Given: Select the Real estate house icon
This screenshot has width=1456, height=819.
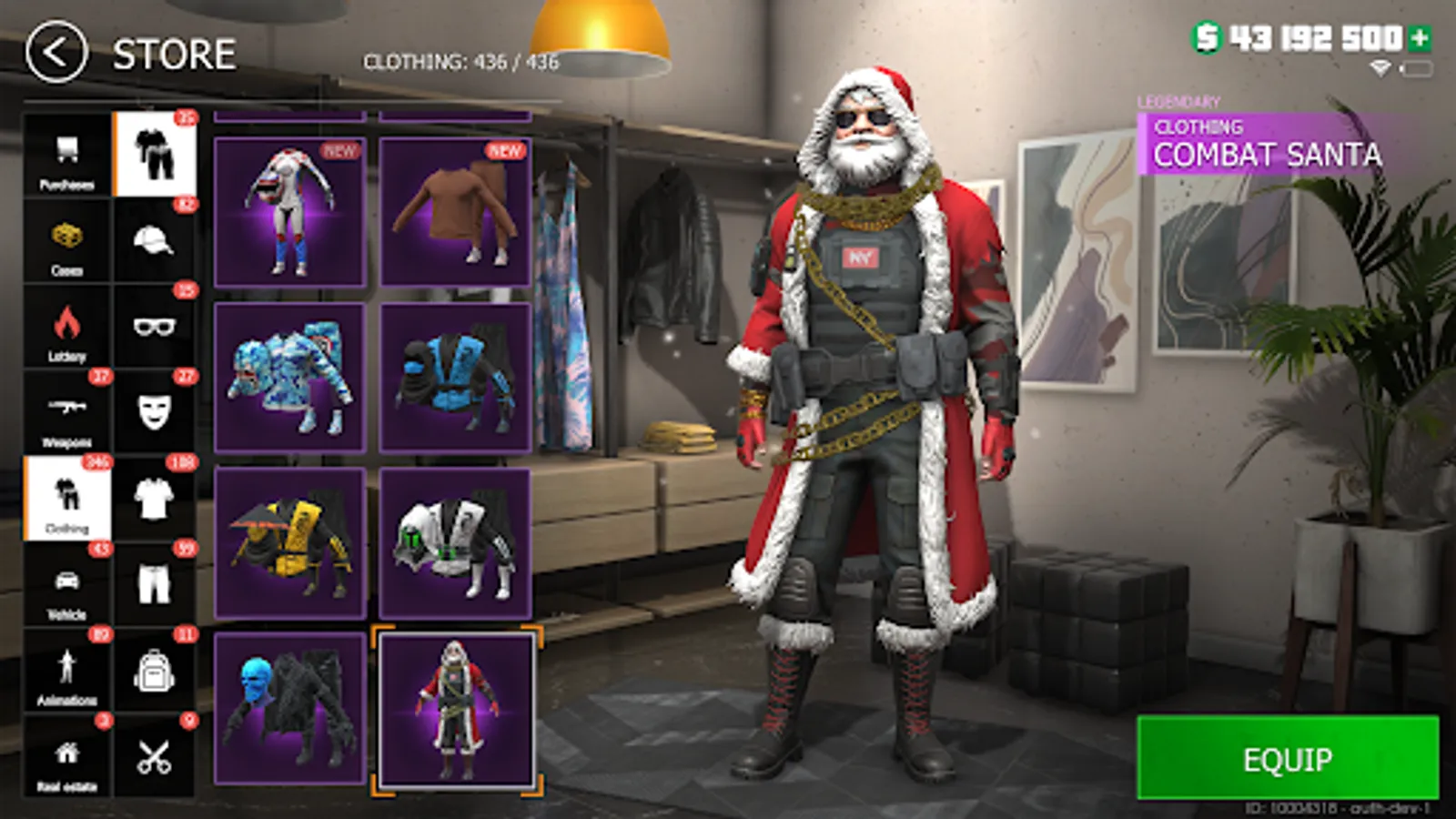Looking at the screenshot, I should pyautogui.click(x=66, y=755).
